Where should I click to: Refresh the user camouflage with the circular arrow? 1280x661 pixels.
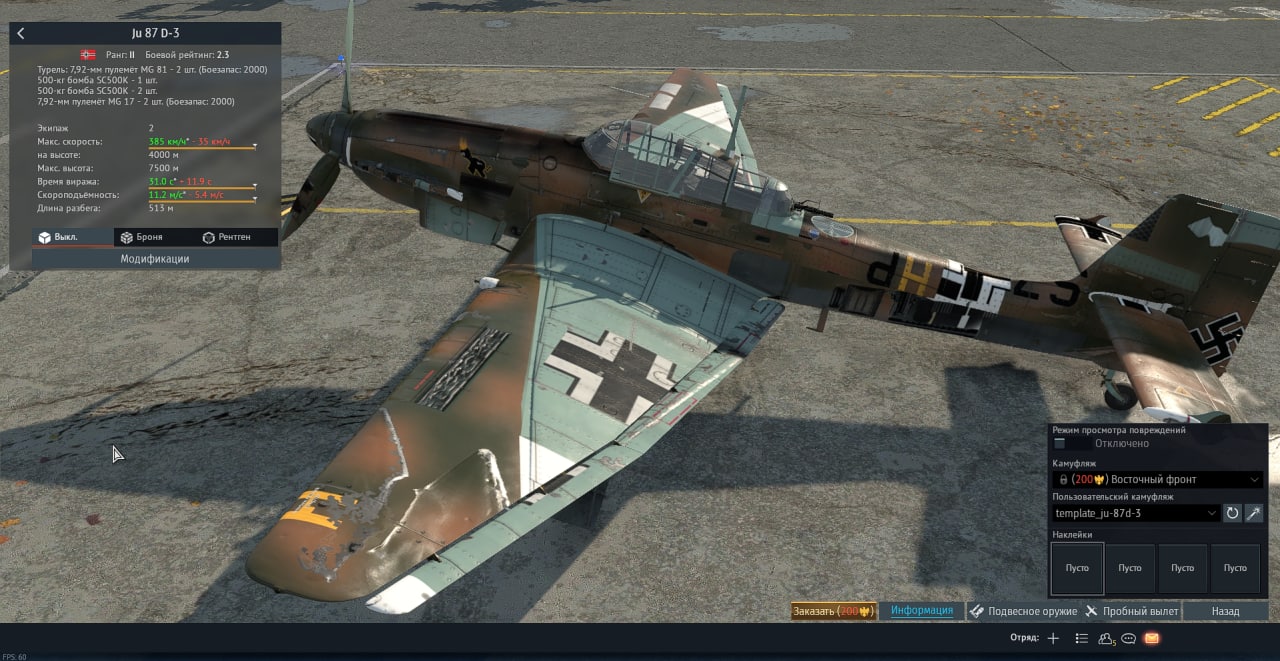pyautogui.click(x=1233, y=513)
